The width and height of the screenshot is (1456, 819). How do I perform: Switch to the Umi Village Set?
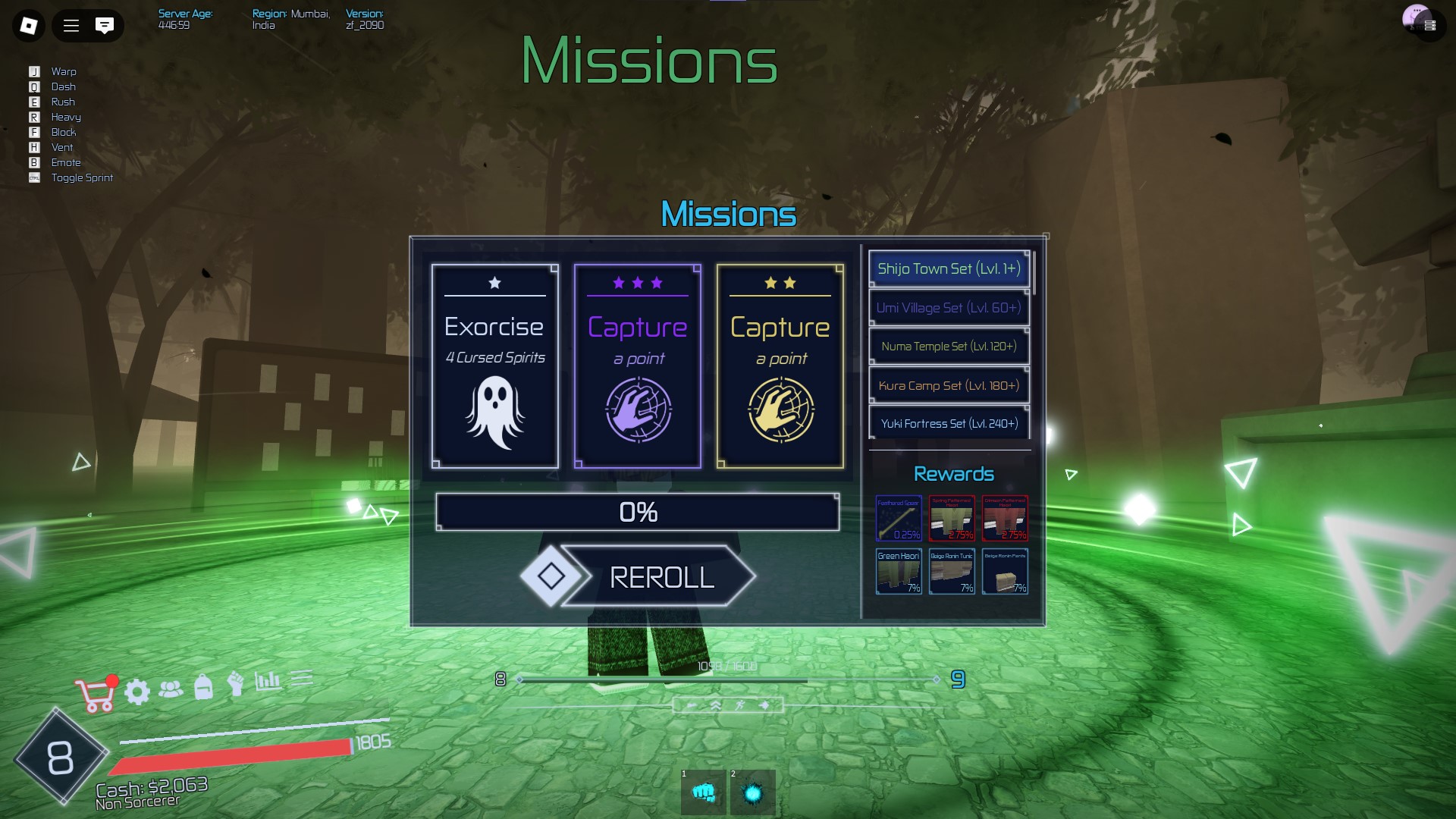coord(949,308)
